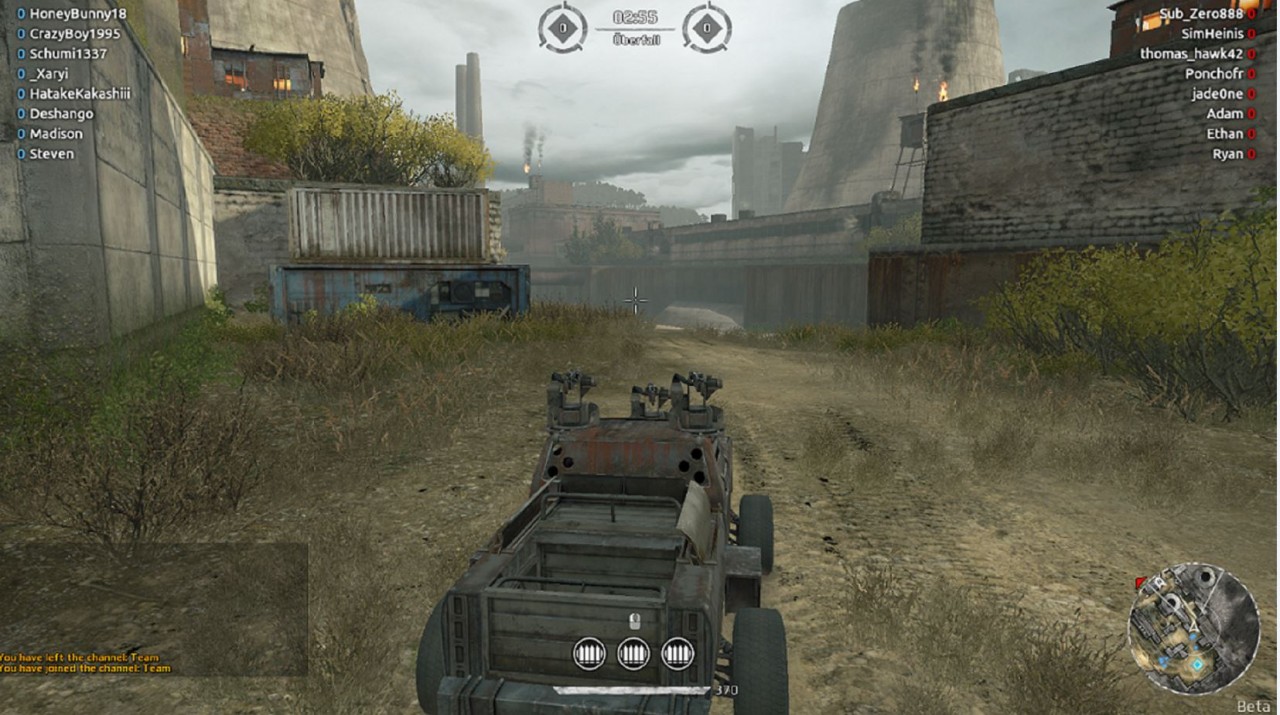This screenshot has height=715, width=1280.
Task: Select Ryan in the enemy list
Action: [x=1227, y=154]
